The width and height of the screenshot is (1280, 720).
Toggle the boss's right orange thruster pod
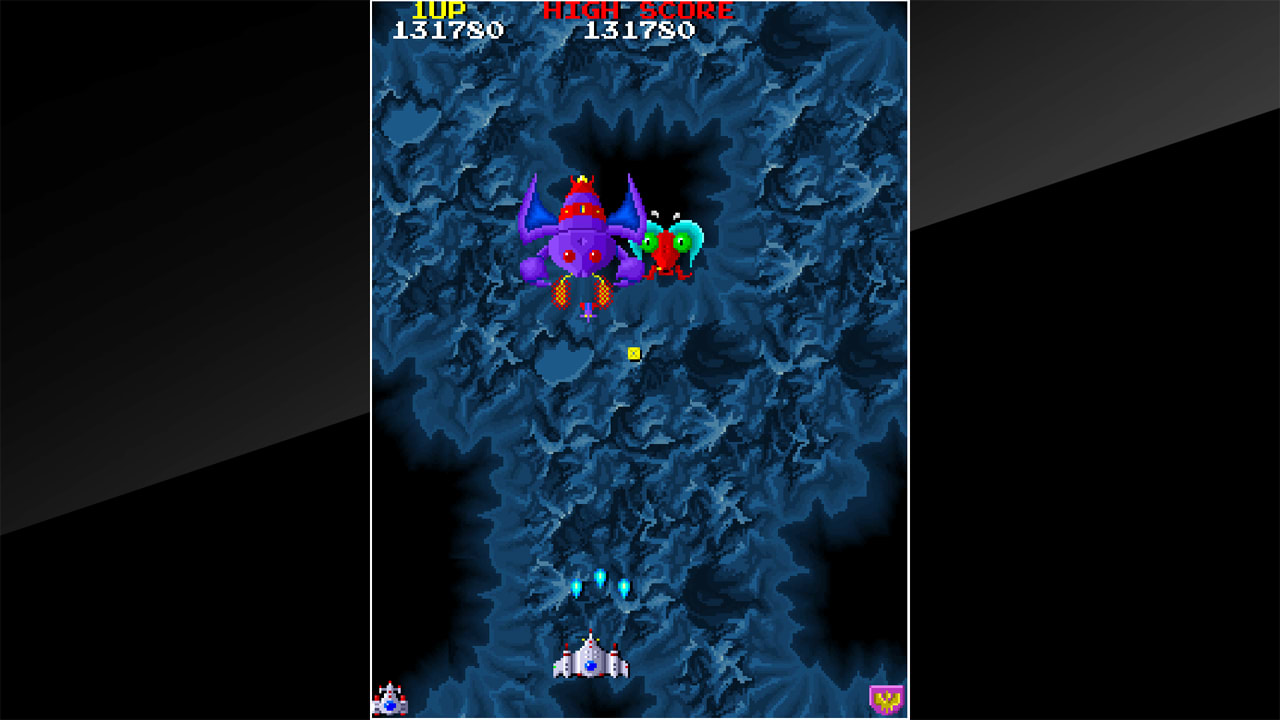tap(602, 292)
